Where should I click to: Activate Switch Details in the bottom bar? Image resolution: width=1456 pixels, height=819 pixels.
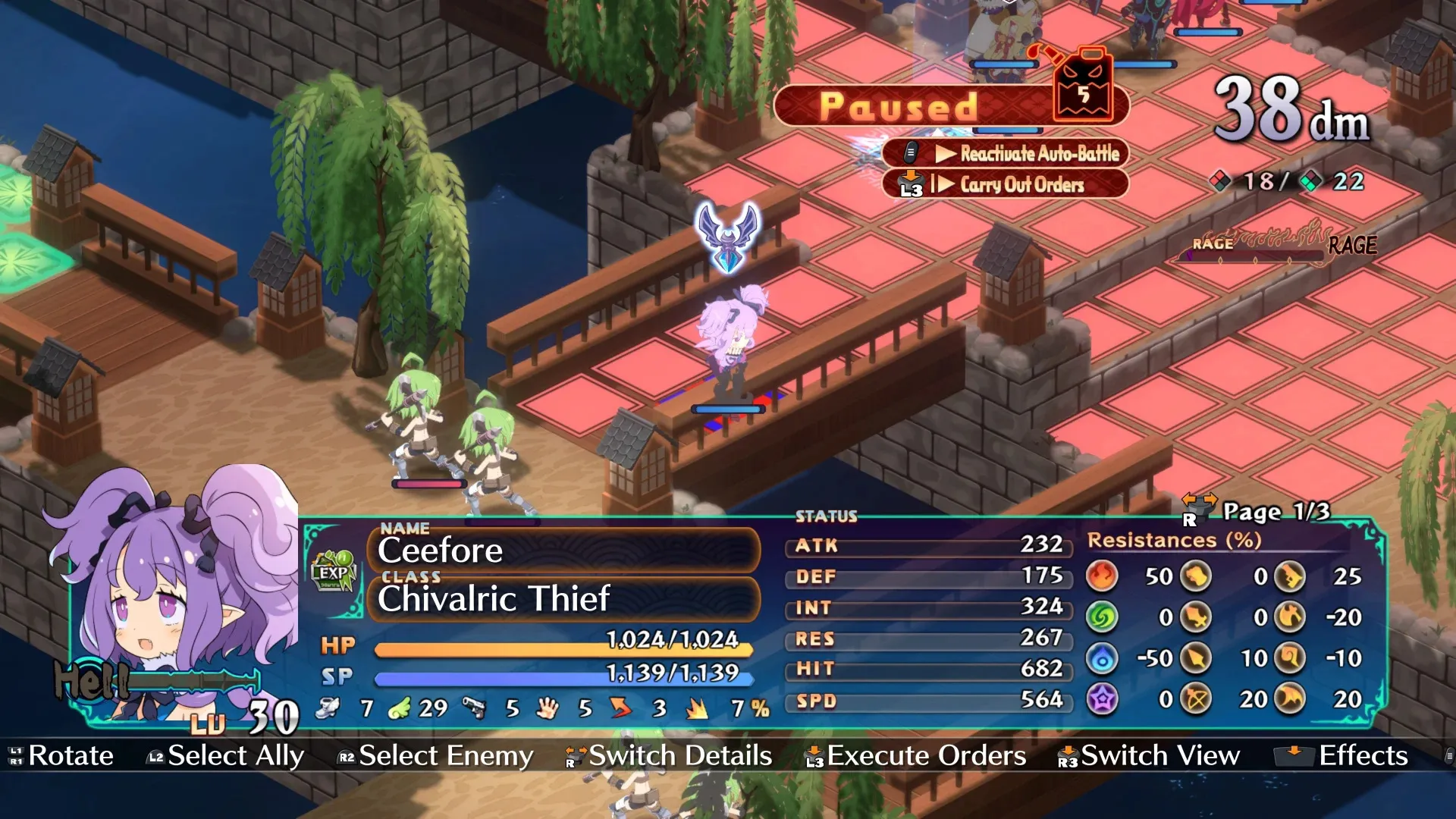[x=669, y=755]
